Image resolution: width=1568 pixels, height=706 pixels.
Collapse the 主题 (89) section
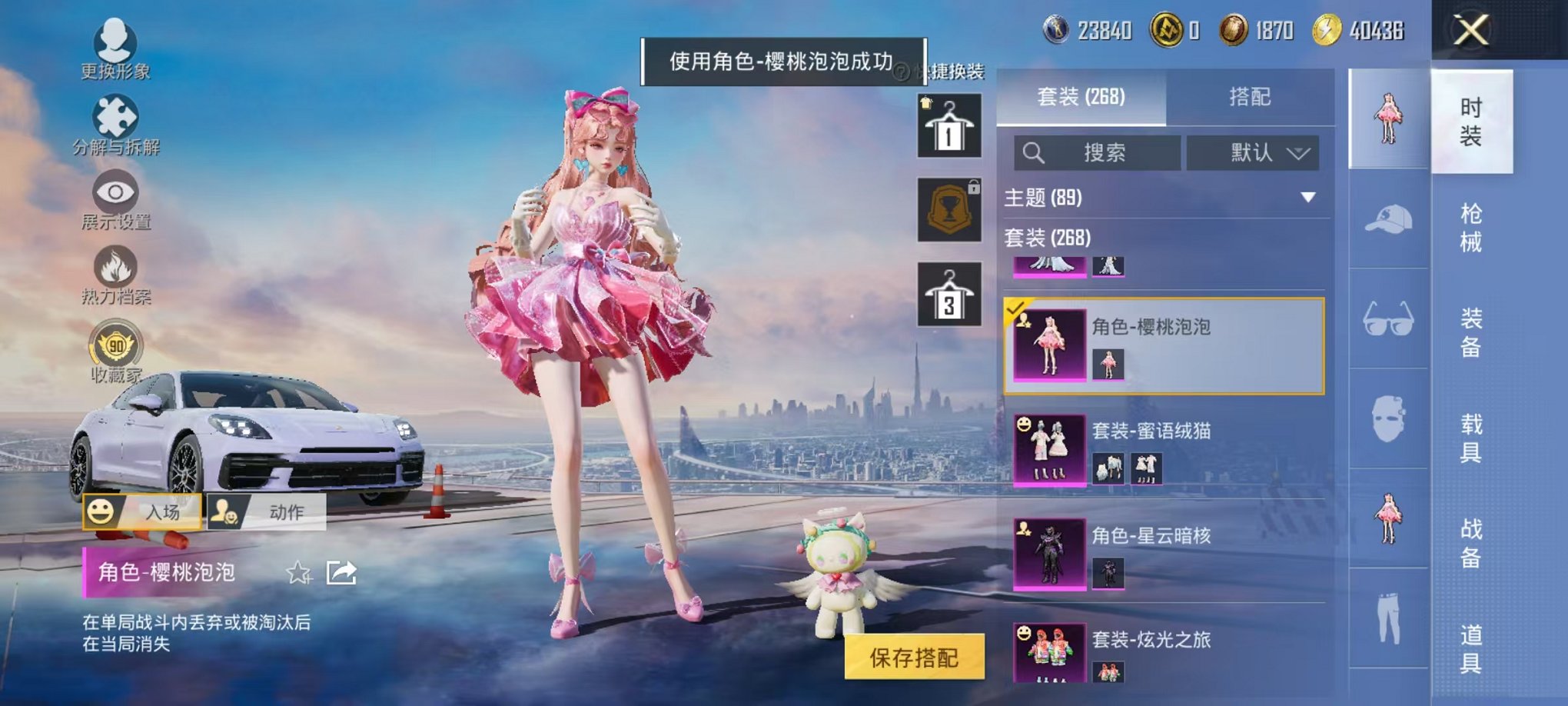(1307, 197)
